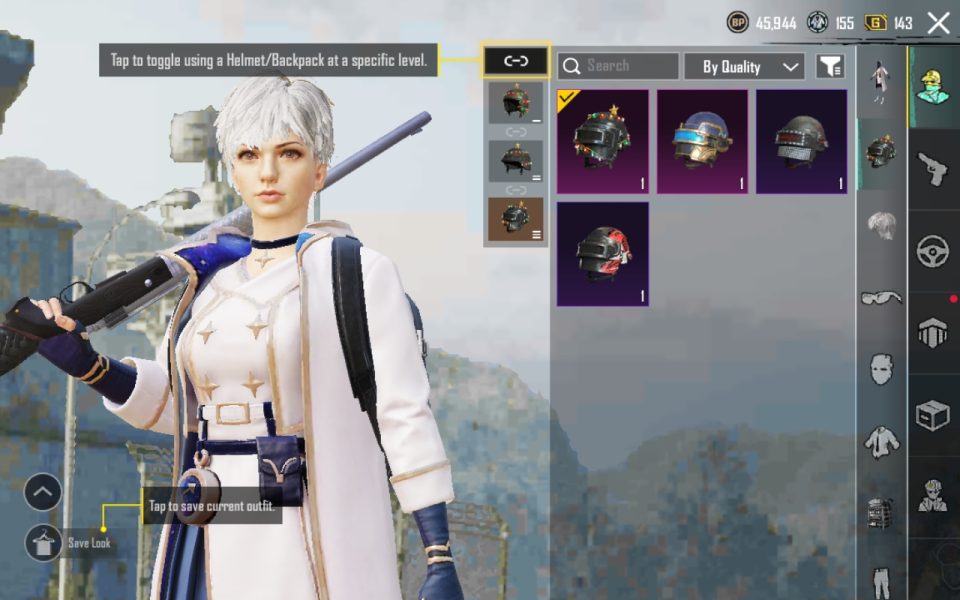Open the filter funnel options

(830, 67)
